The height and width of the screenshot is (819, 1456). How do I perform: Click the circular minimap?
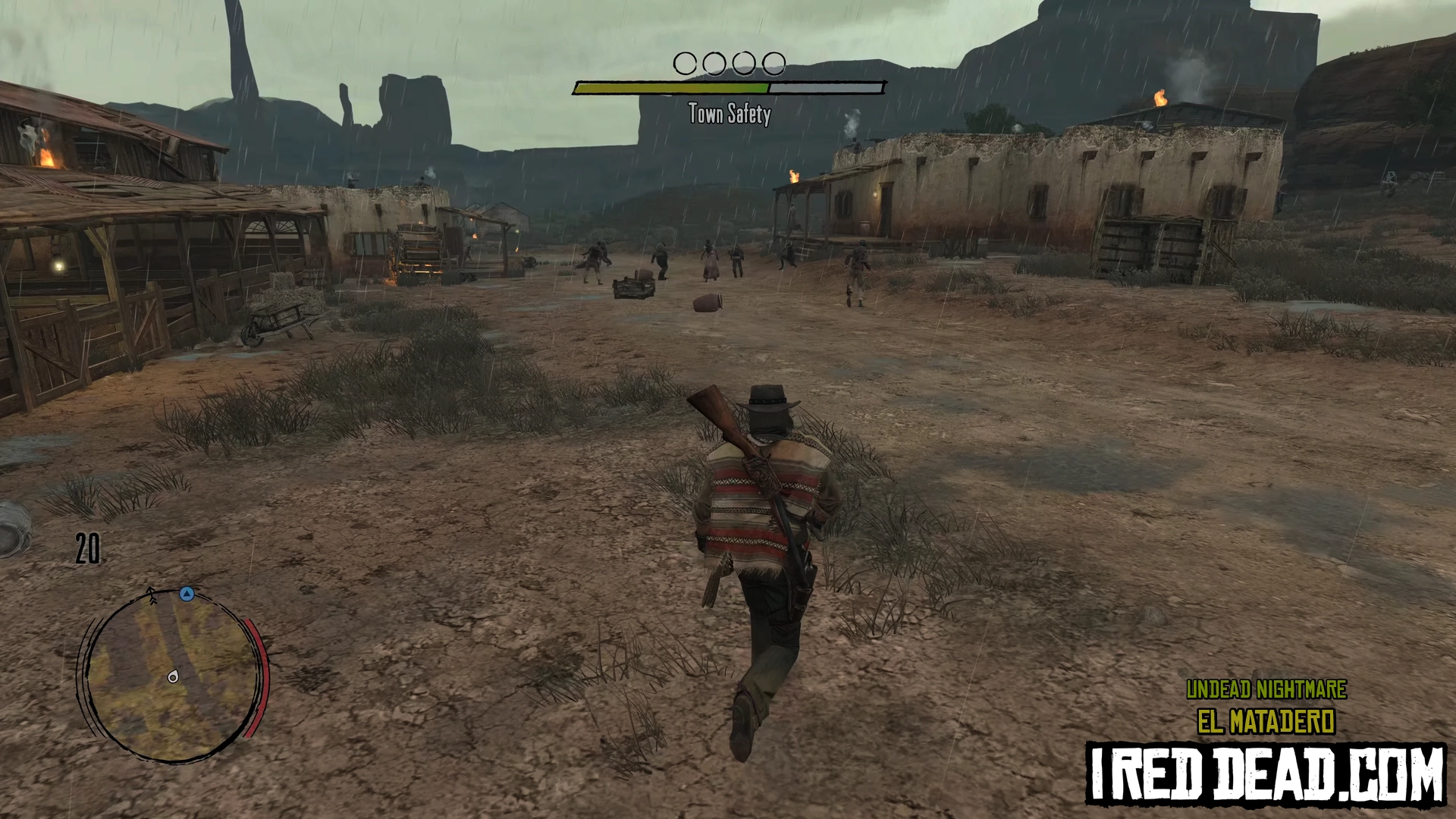[x=171, y=674]
